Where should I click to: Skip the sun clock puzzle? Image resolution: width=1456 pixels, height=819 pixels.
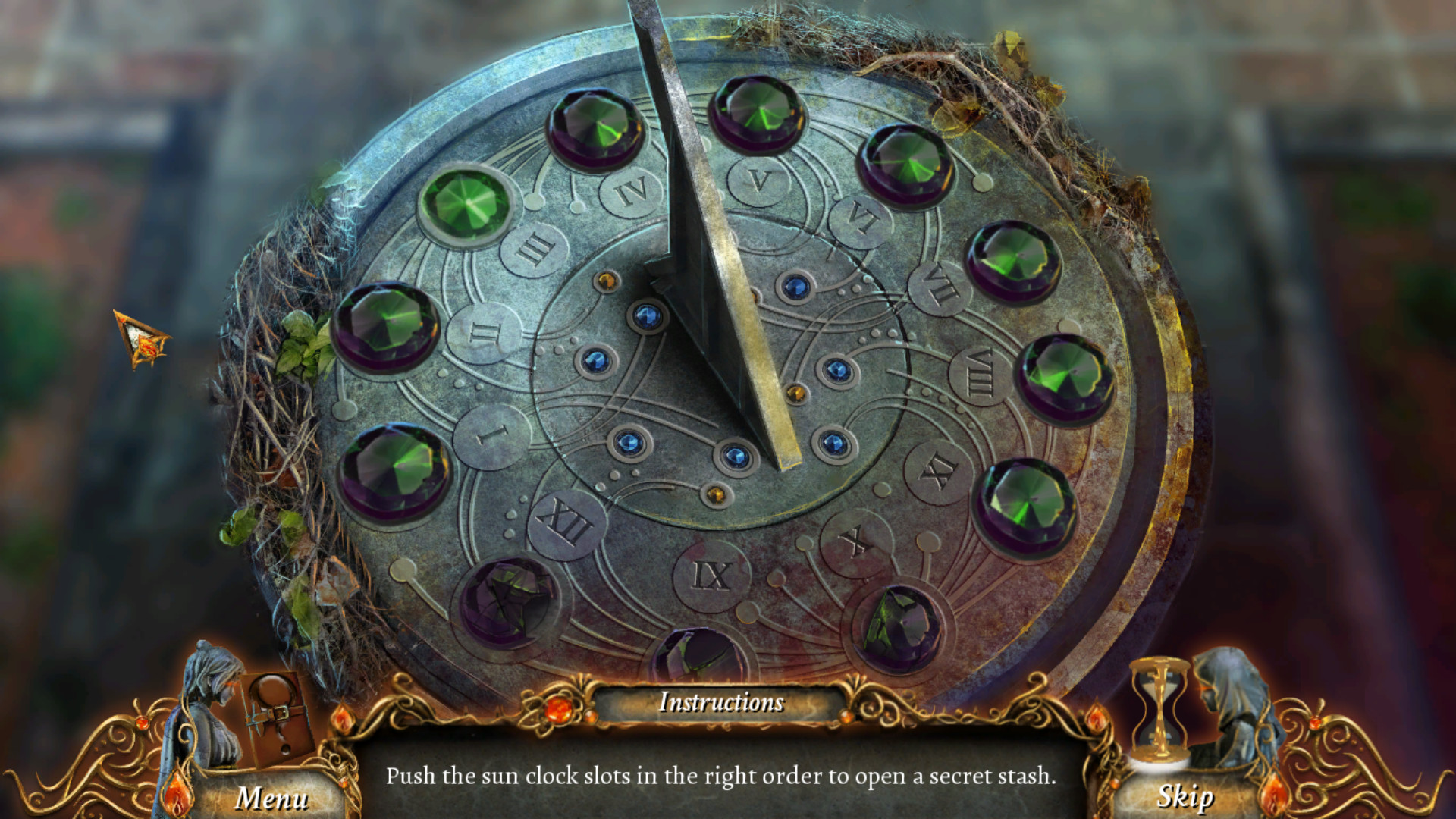tap(1185, 798)
